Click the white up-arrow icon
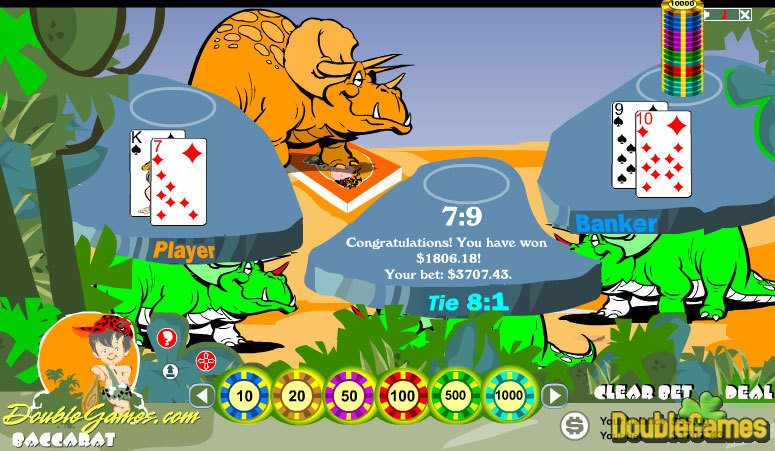 click(x=170, y=371)
